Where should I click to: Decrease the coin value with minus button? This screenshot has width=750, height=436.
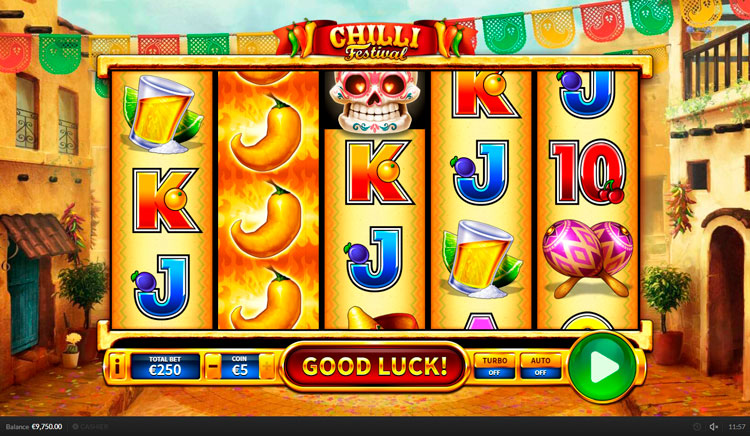[213, 367]
